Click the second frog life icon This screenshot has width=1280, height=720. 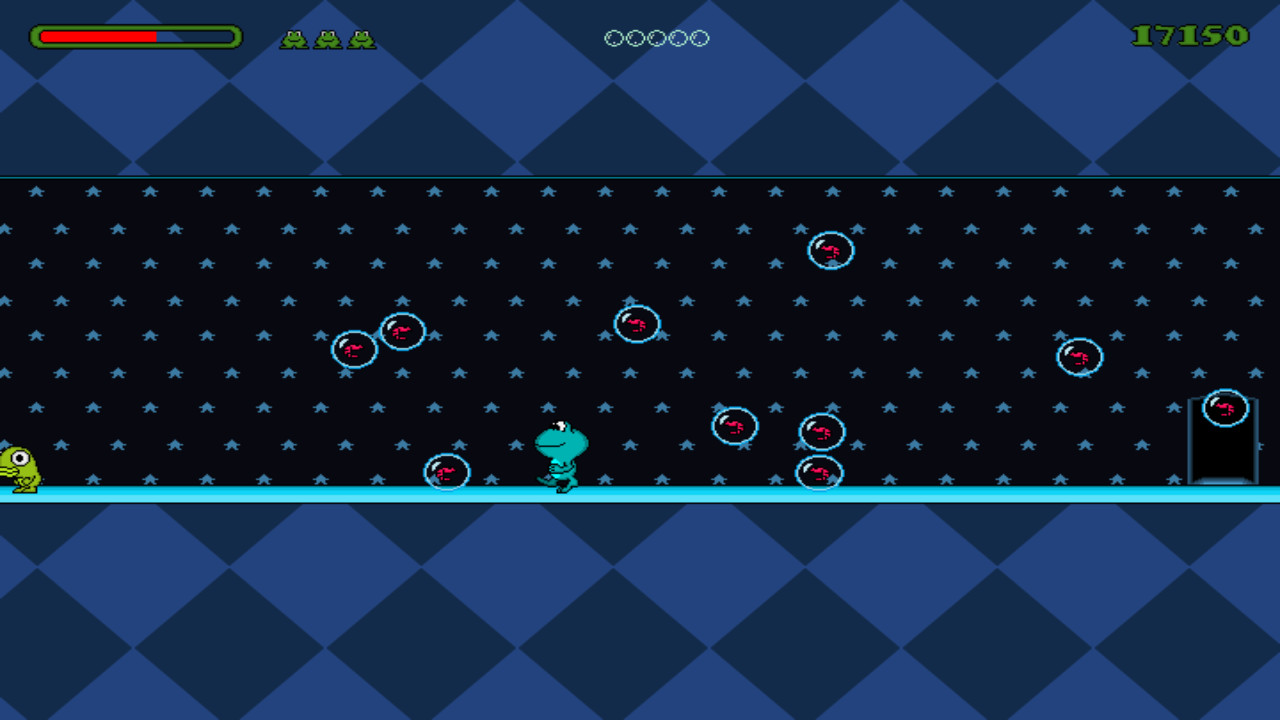(327, 38)
